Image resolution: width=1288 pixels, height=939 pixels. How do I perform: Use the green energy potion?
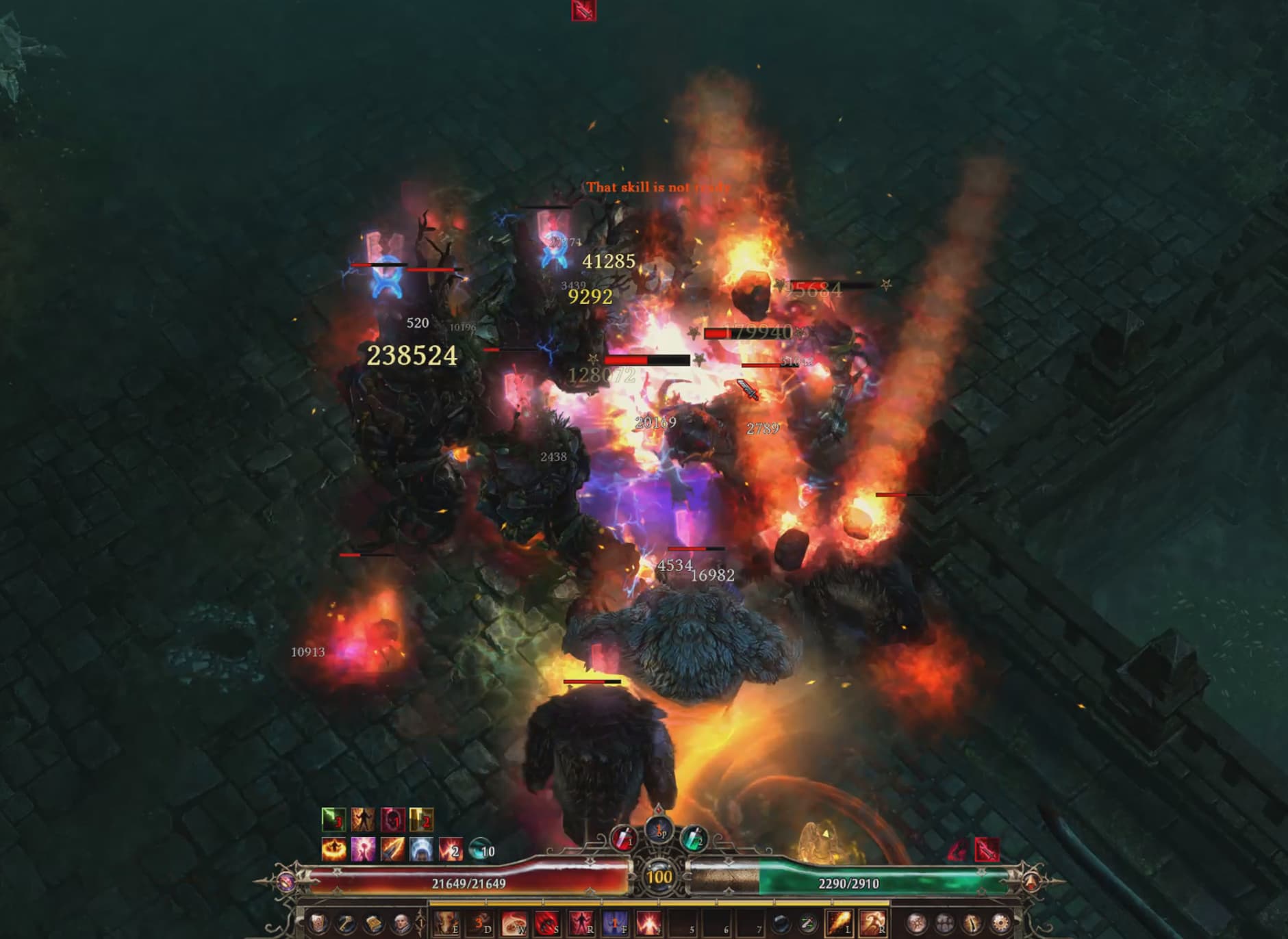(693, 839)
